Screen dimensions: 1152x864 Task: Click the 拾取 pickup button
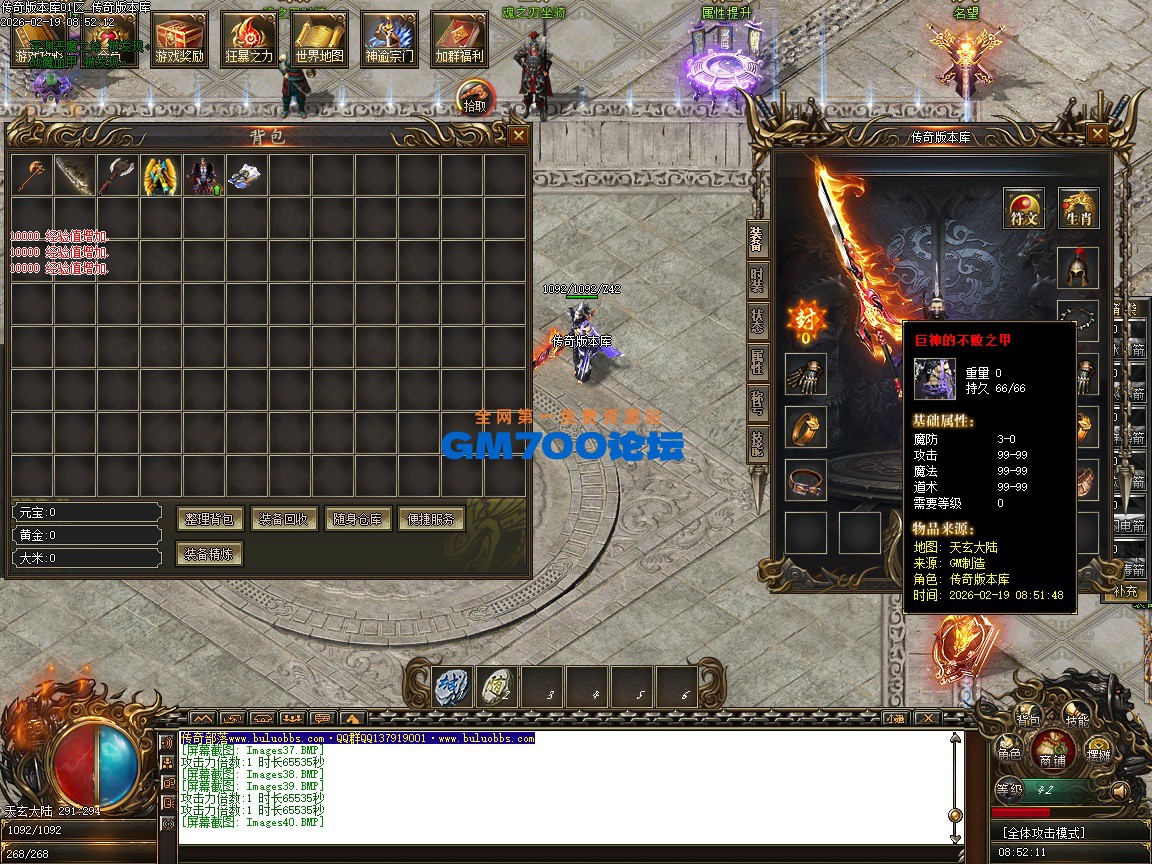pos(474,99)
